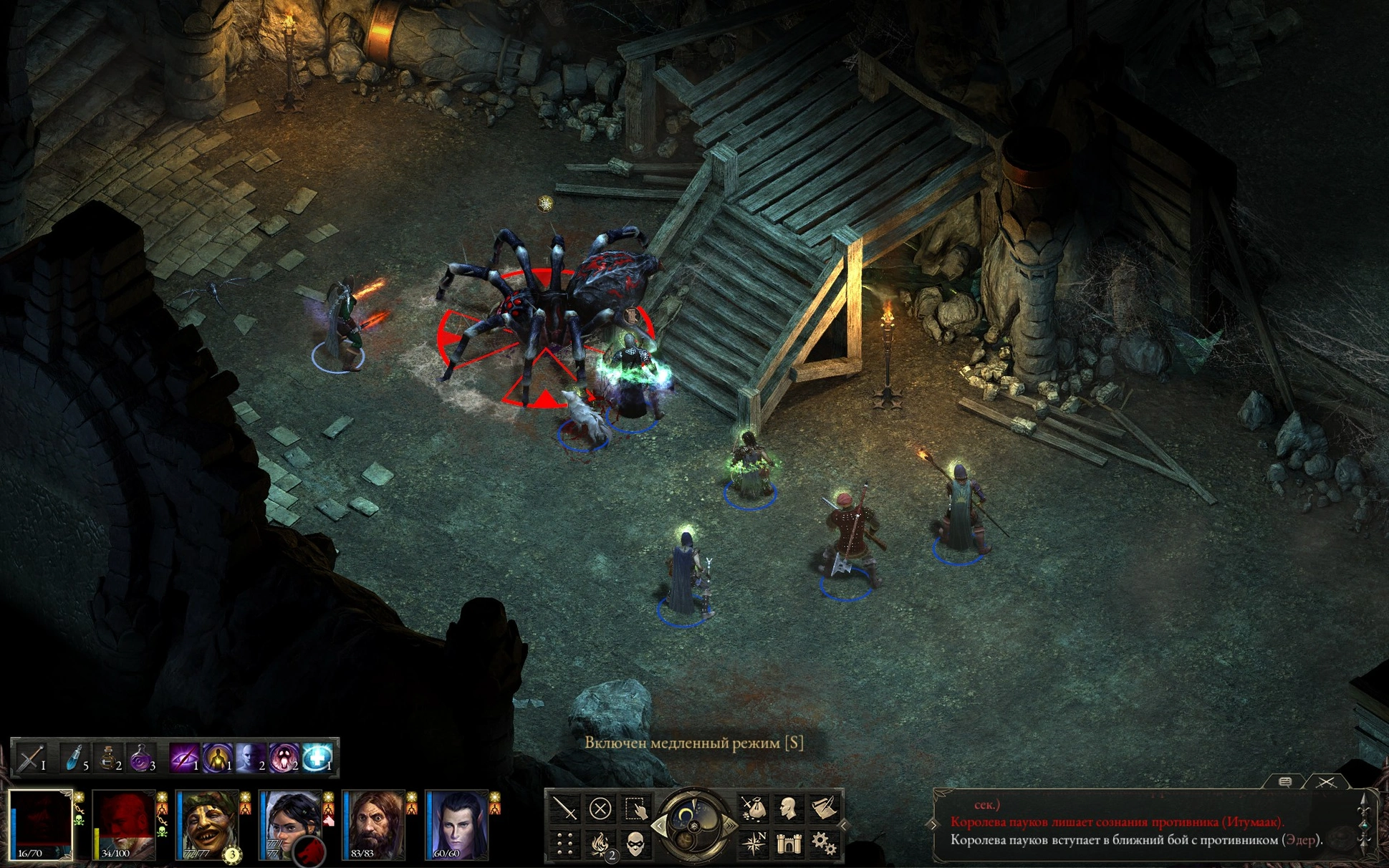Image resolution: width=1389 pixels, height=868 pixels.
Task: Open the party formation dots button
Action: 565,844
